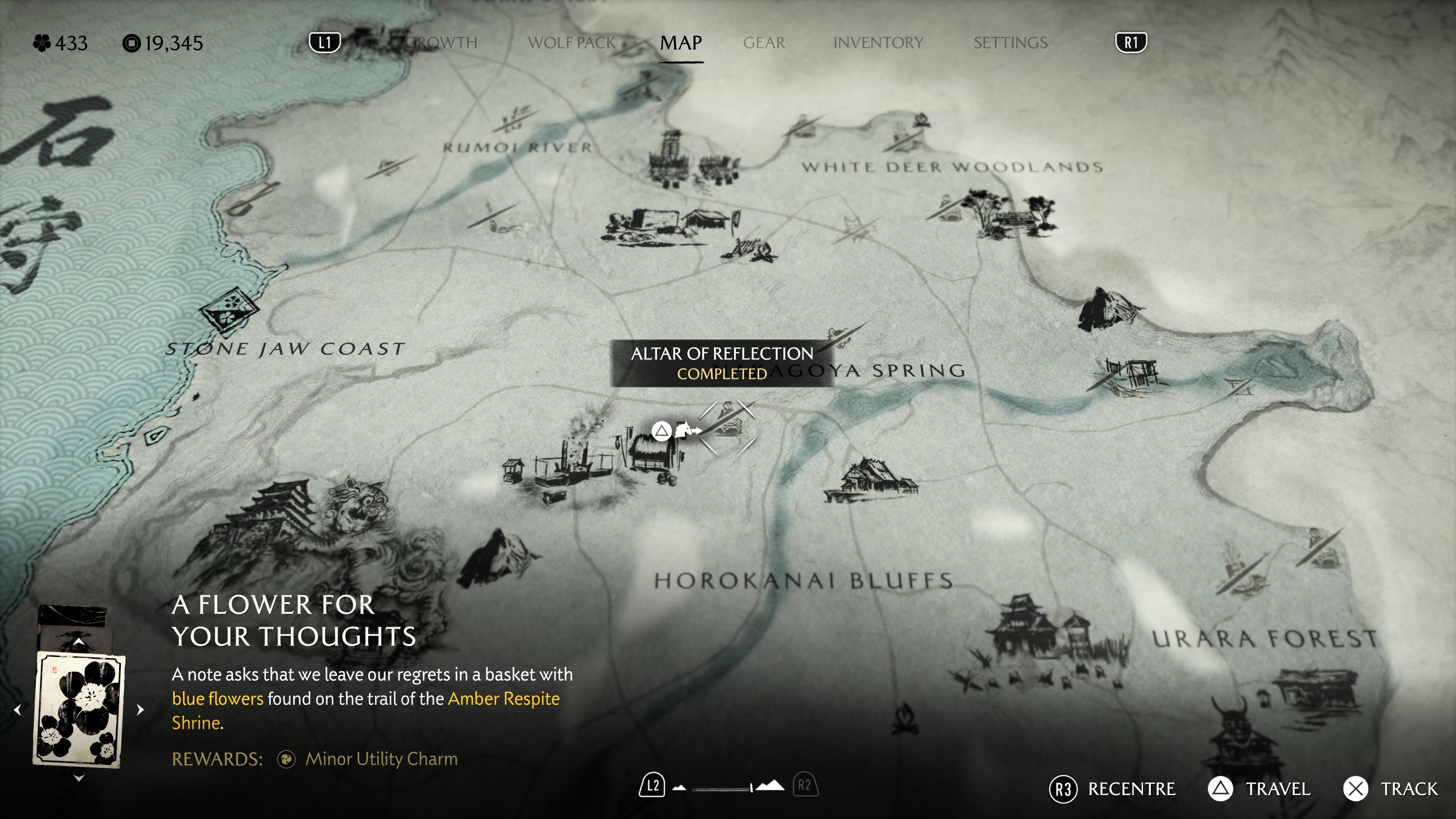Screen dimensions: 1456x819
Task: Select the flower quest card thumbnail
Action: coord(79,709)
